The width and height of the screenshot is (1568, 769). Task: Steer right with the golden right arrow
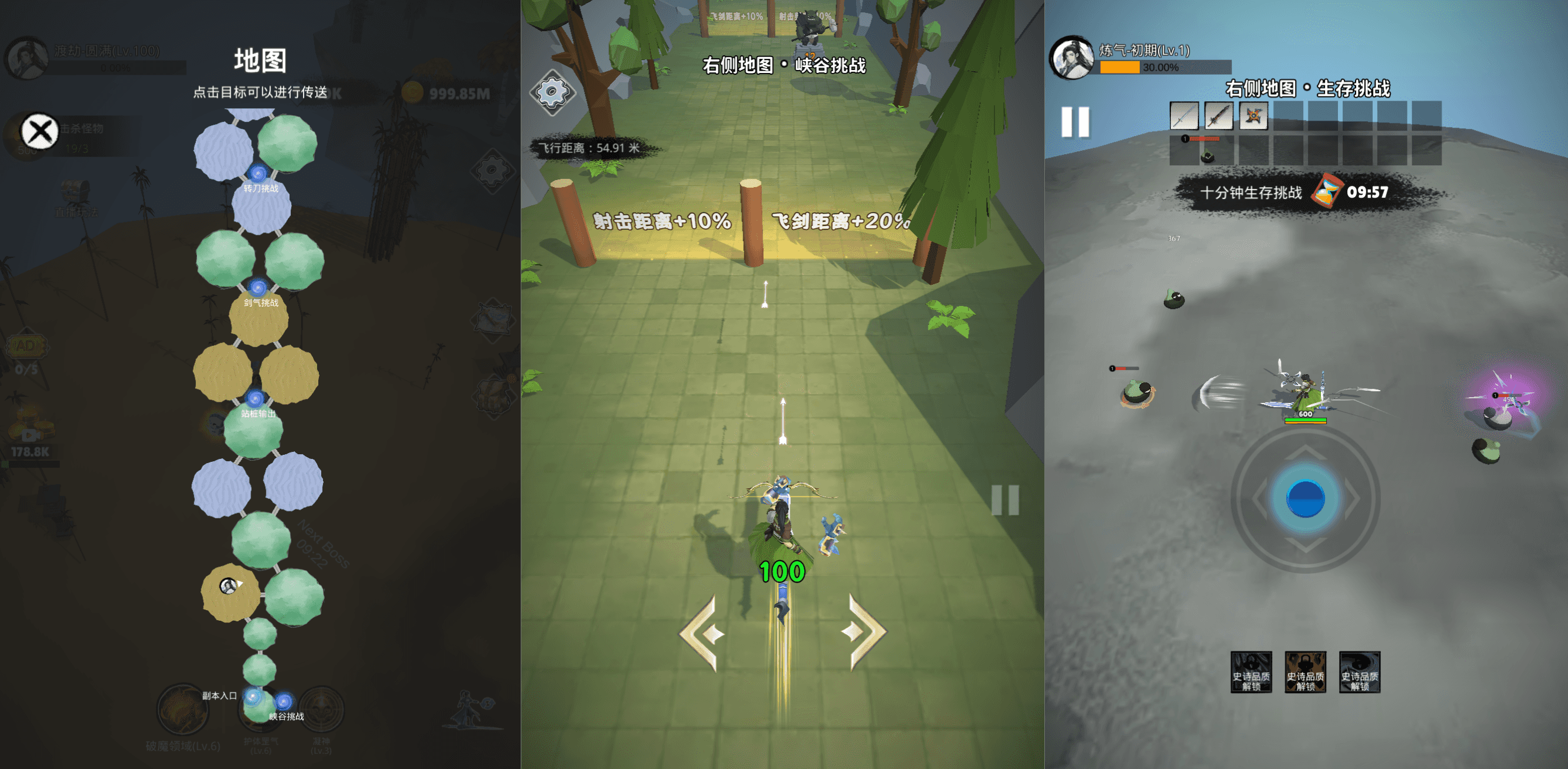(x=865, y=632)
